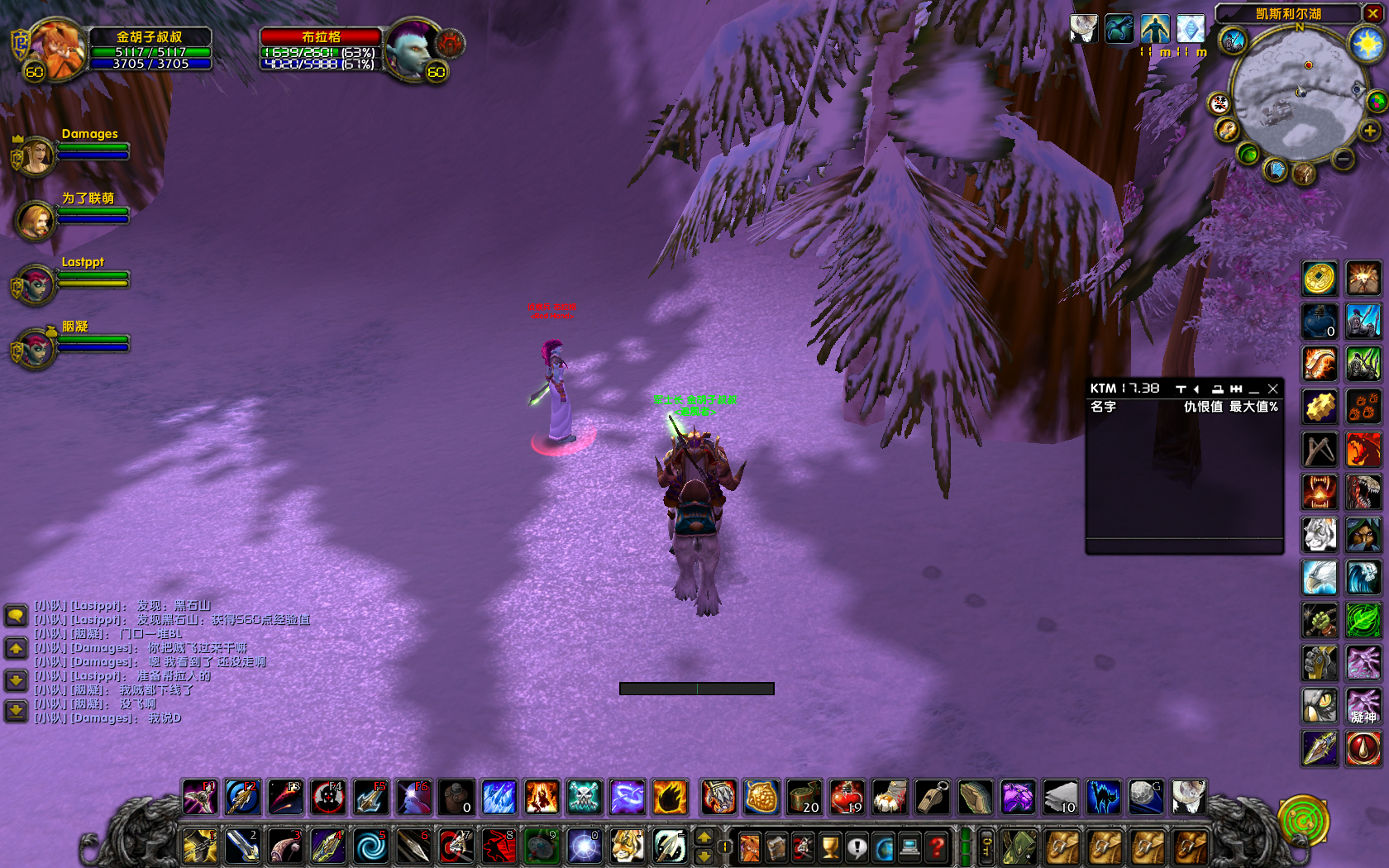This screenshot has height=868, width=1389.
Task: Click the minimap zoom-in plus button
Action: click(1370, 131)
